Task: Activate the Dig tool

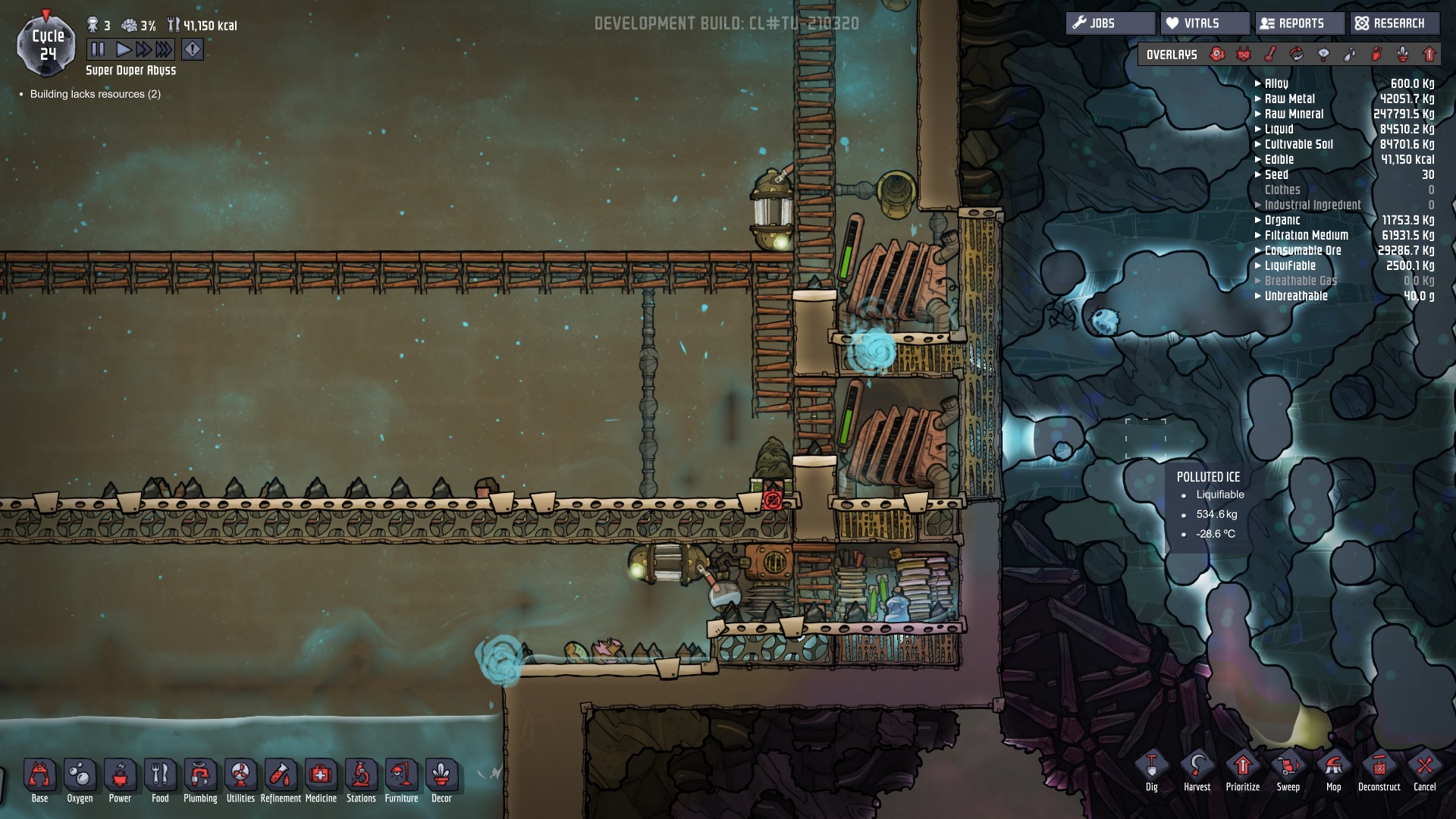Action: click(1151, 771)
